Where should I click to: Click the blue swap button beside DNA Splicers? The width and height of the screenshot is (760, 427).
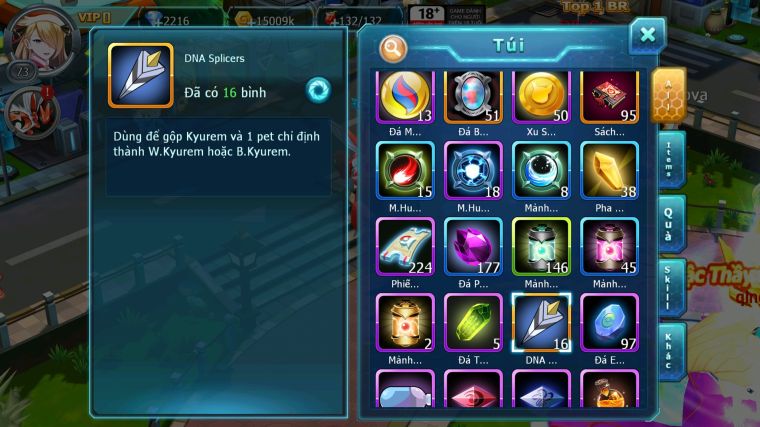[x=318, y=90]
